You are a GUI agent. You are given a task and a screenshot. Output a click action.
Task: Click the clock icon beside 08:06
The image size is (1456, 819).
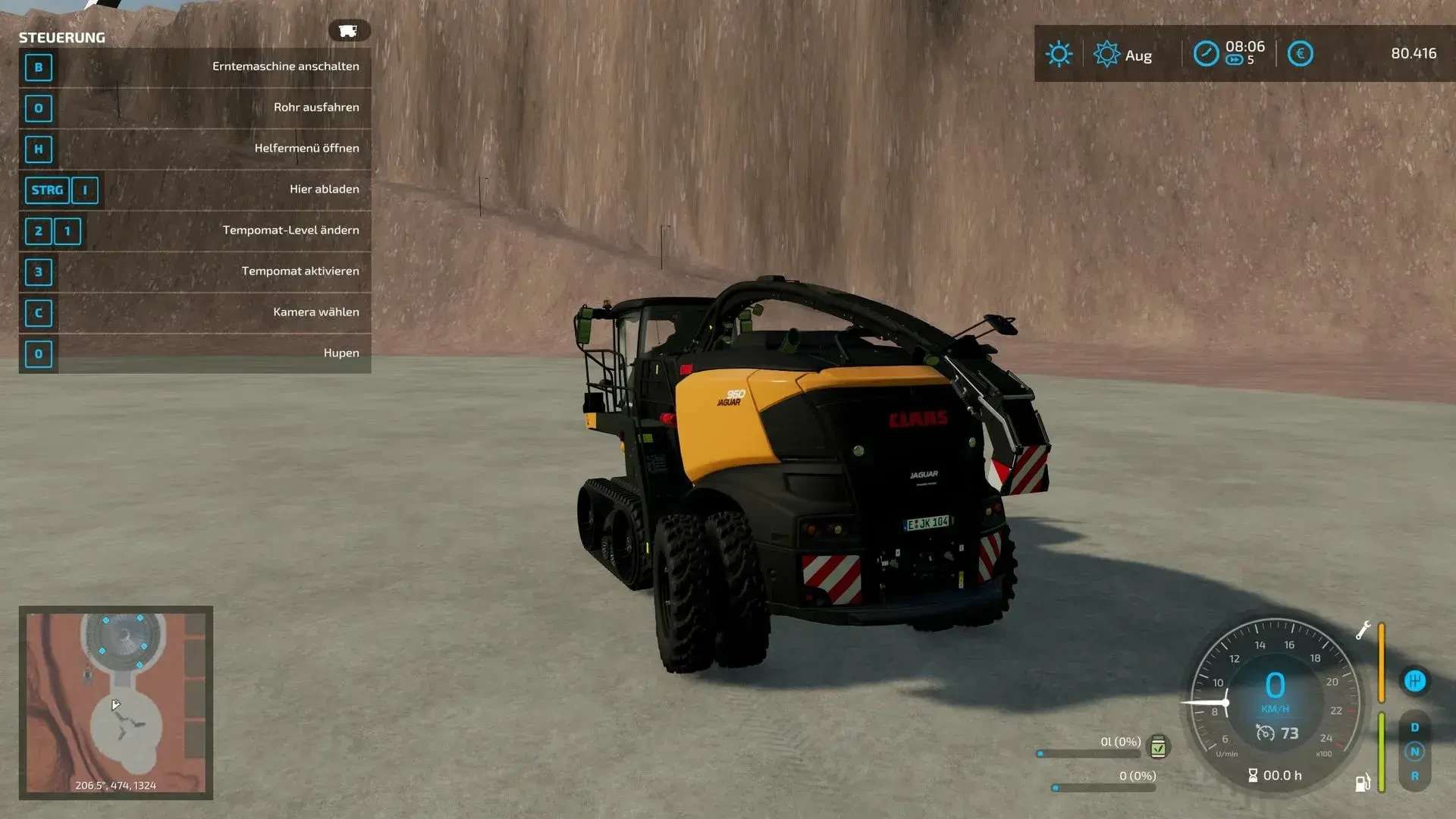pyautogui.click(x=1206, y=54)
